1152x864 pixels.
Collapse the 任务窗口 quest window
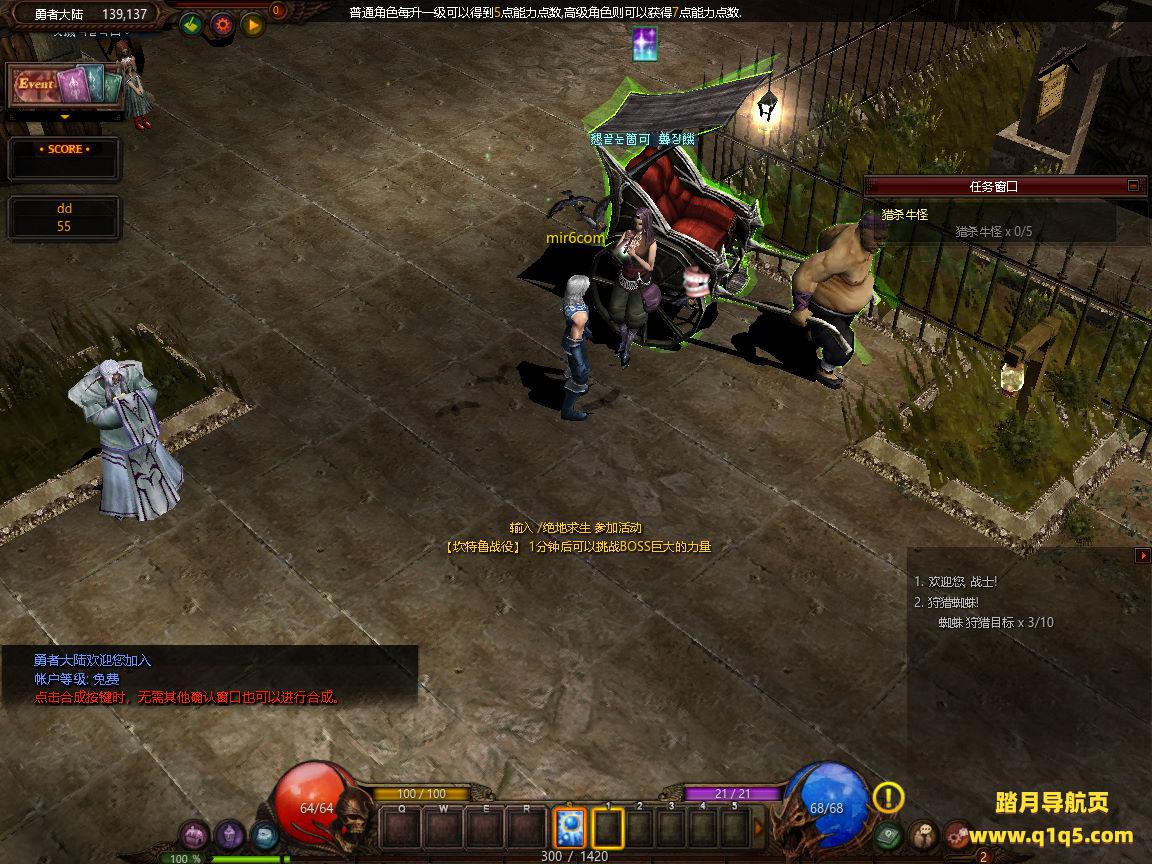1133,186
